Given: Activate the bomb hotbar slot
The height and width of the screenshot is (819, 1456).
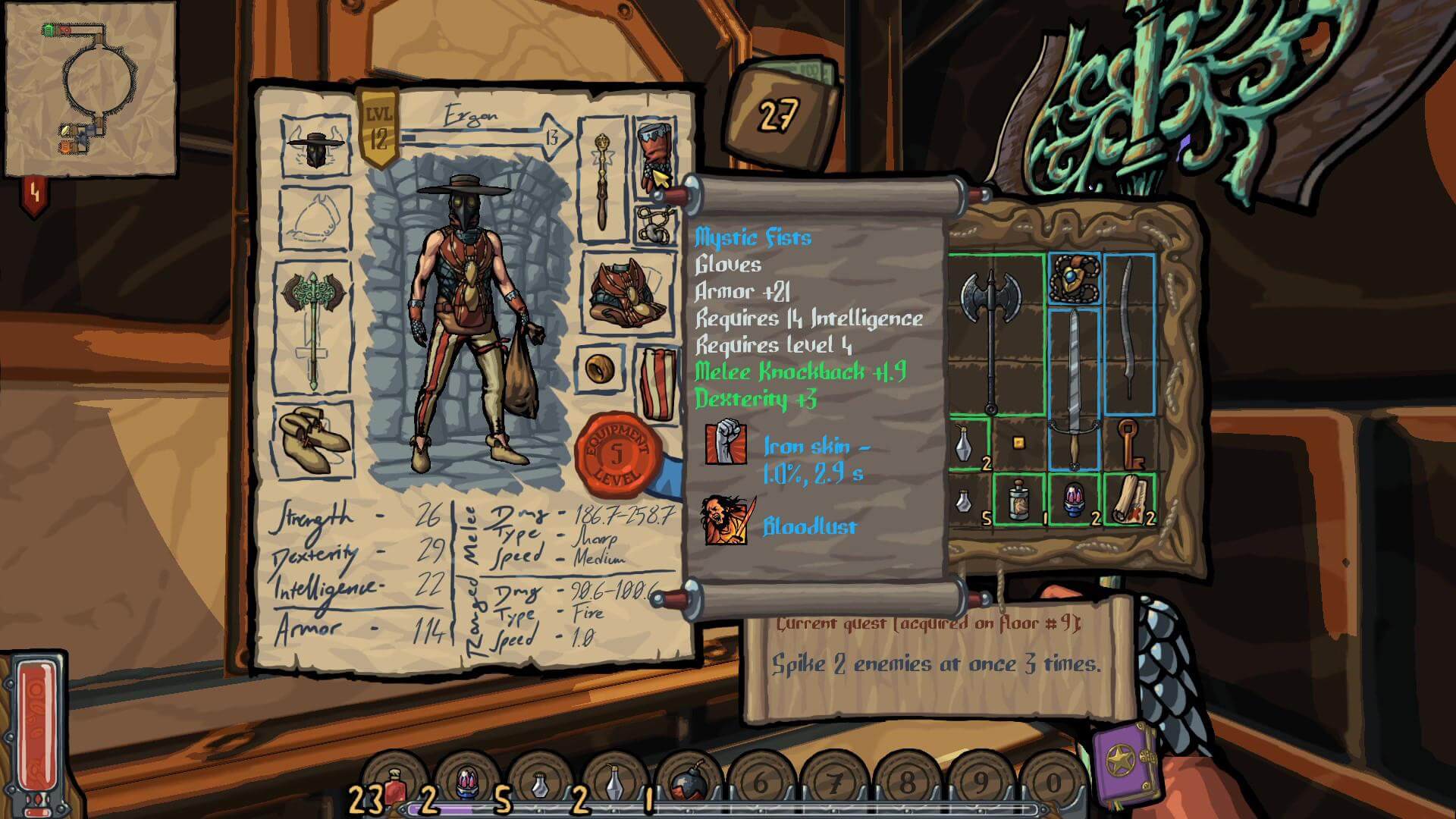Looking at the screenshot, I should point(689,786).
